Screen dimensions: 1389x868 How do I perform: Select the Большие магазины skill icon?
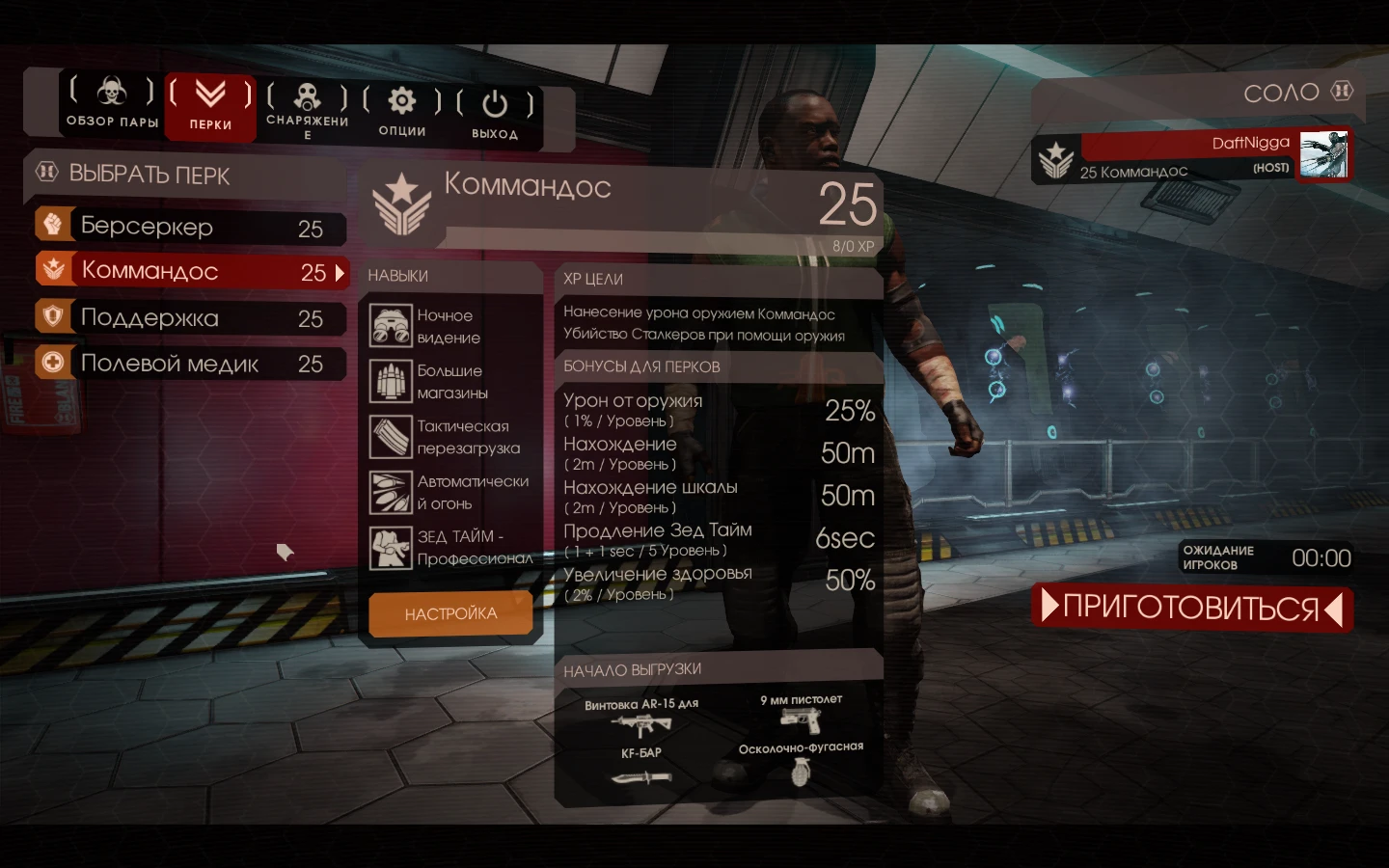click(x=390, y=381)
